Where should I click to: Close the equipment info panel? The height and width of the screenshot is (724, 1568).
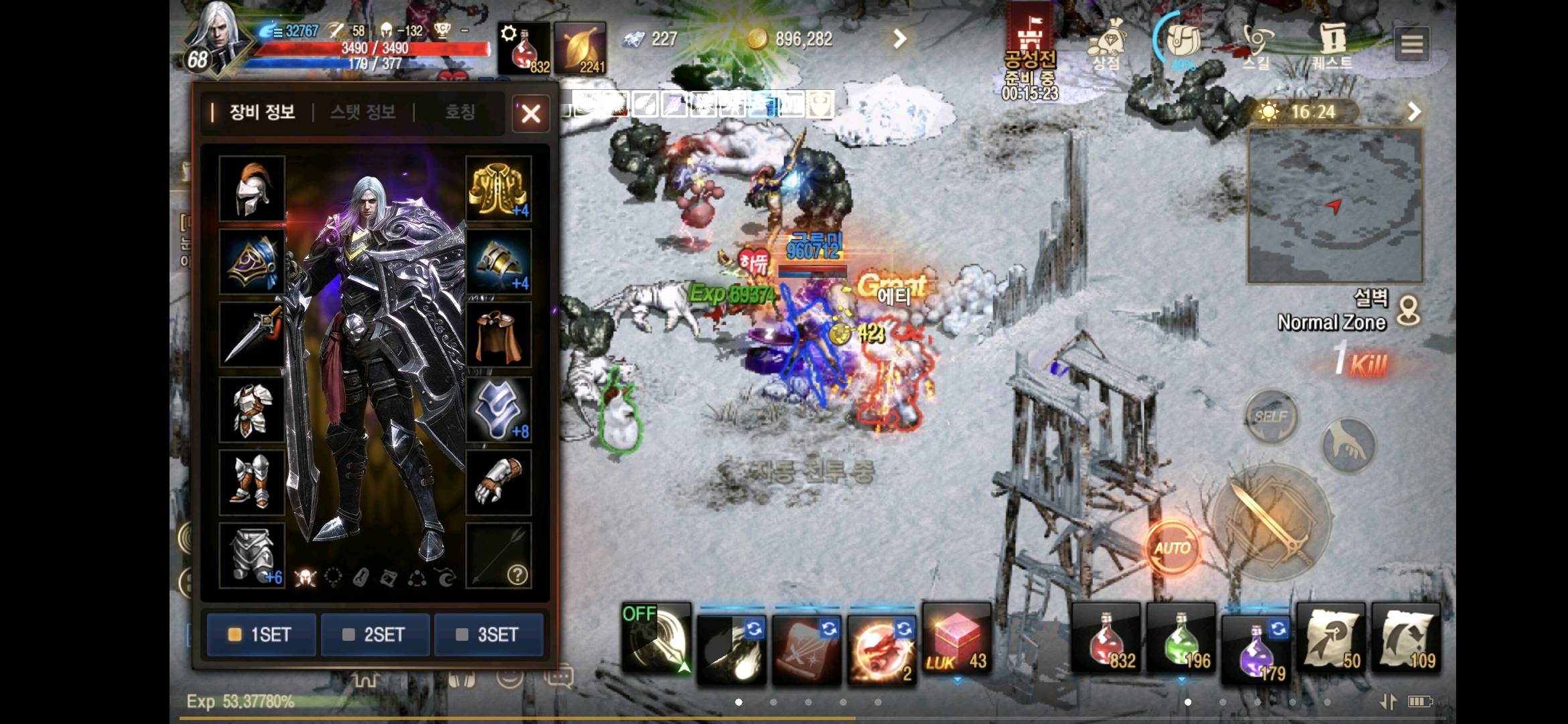coord(531,113)
